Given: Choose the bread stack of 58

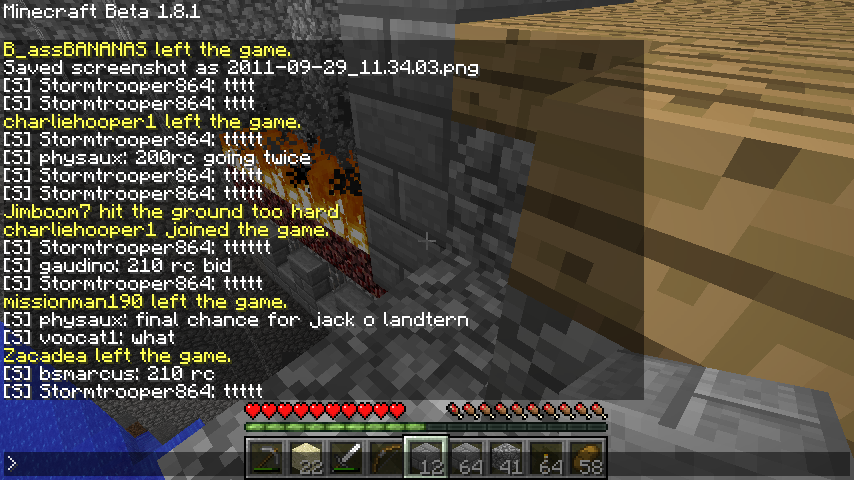Looking at the screenshot, I should [586, 458].
